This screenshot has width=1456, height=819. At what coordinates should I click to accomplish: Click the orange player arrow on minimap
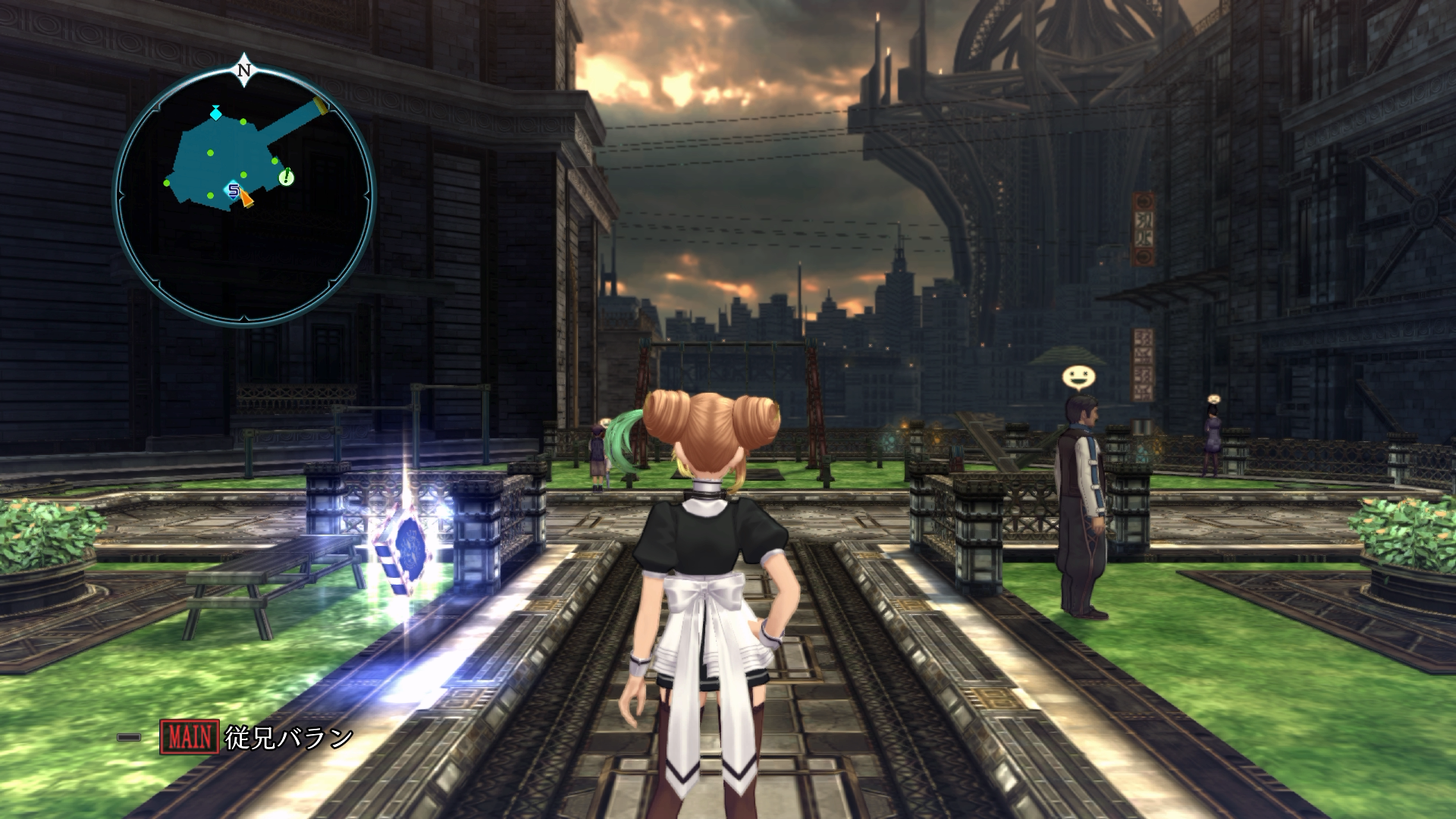click(x=246, y=199)
